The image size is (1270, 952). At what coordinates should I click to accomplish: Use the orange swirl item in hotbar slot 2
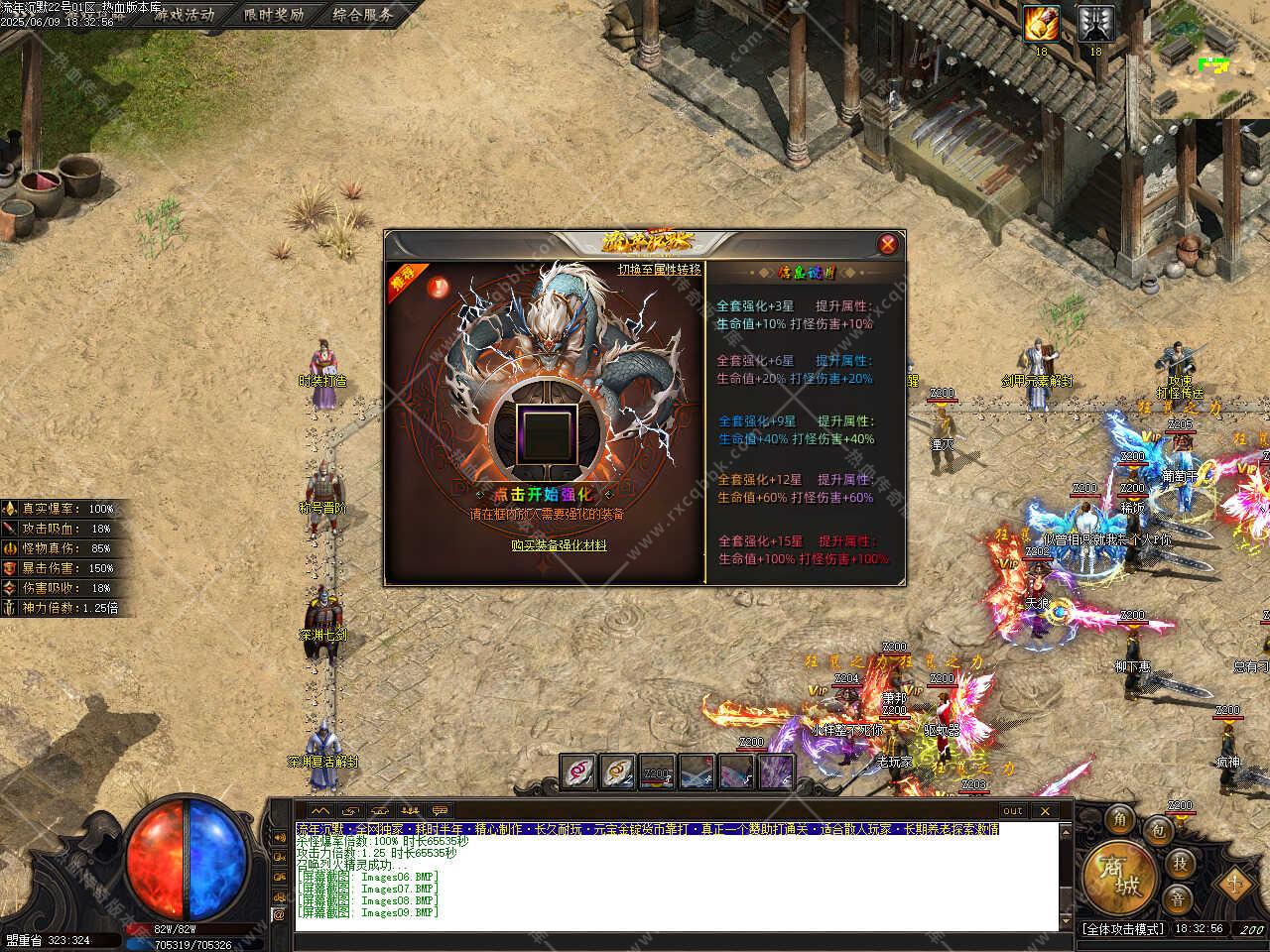pyautogui.click(x=617, y=772)
